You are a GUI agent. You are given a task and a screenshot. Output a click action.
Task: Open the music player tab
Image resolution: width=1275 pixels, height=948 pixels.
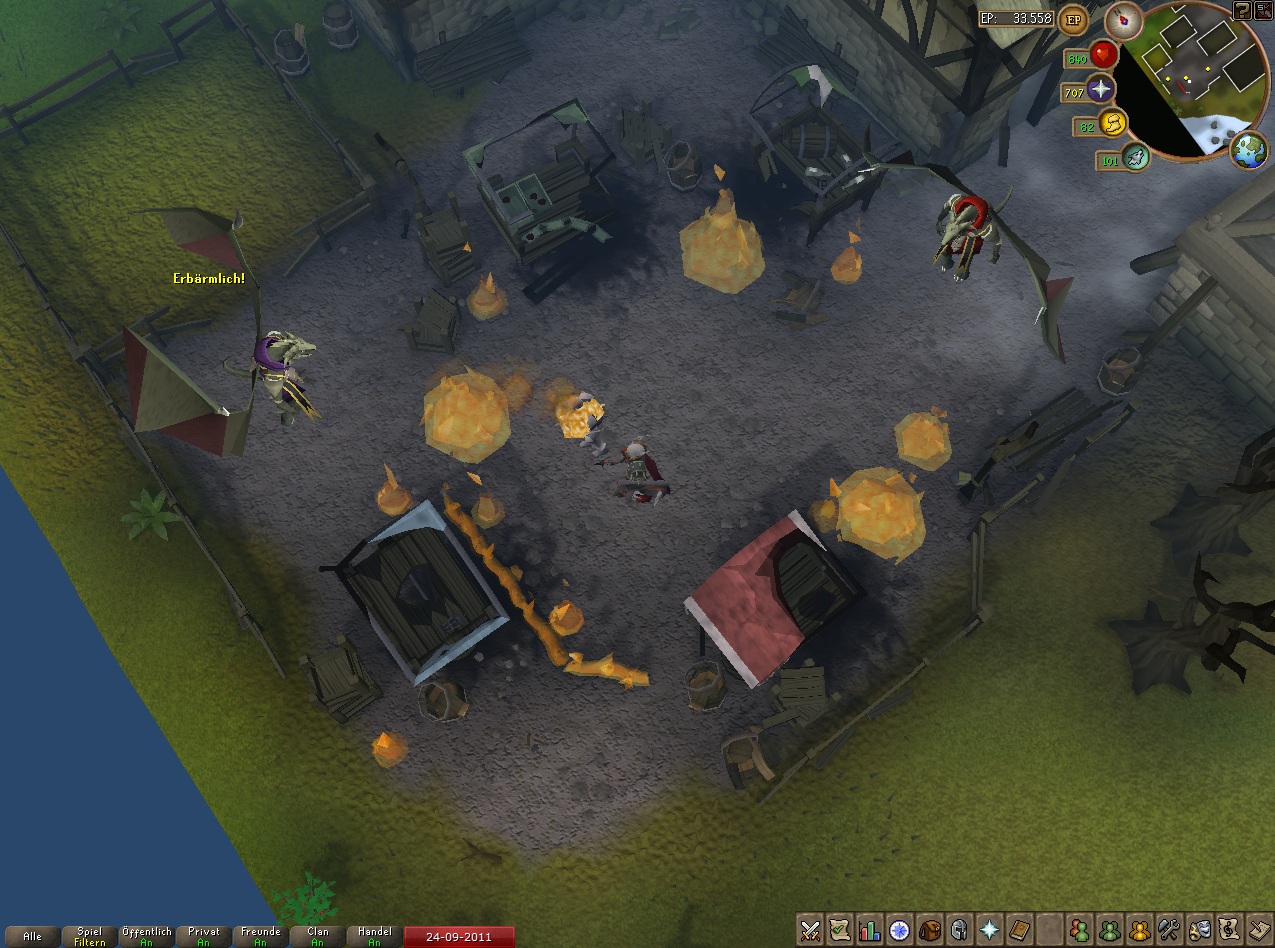(x=1228, y=930)
